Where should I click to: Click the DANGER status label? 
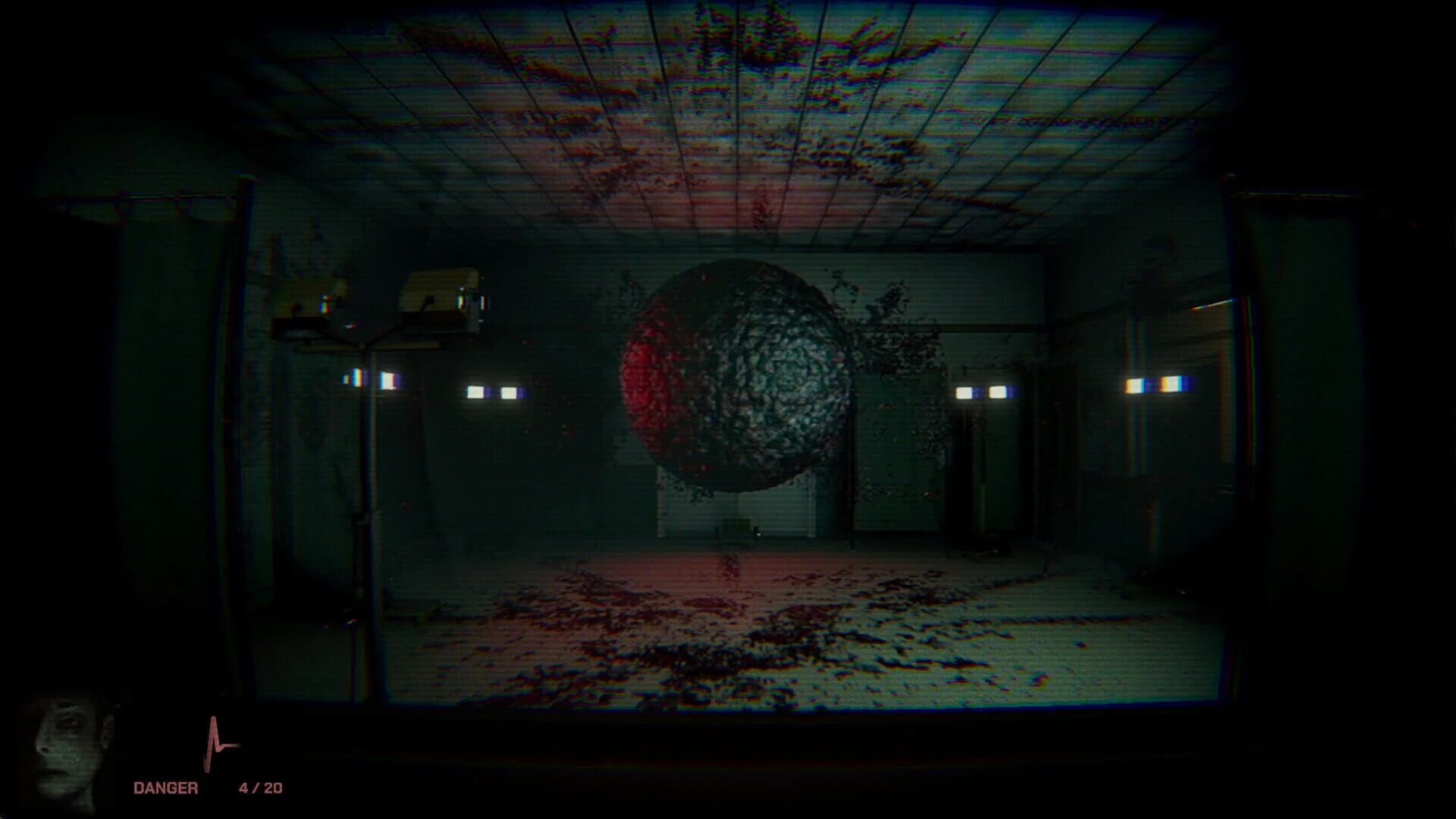pyautogui.click(x=167, y=787)
